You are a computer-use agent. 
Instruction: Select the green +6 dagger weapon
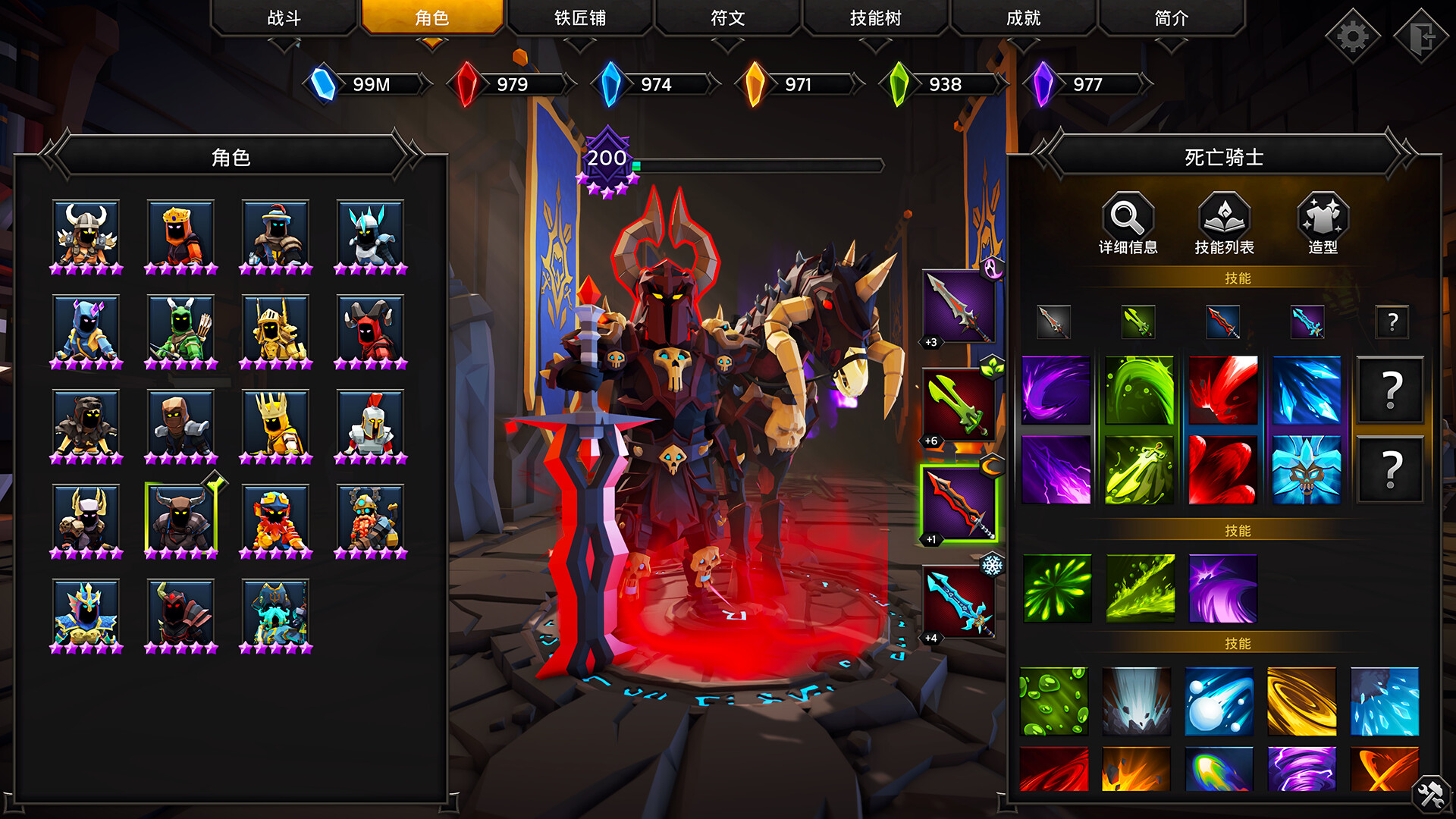tap(959, 403)
